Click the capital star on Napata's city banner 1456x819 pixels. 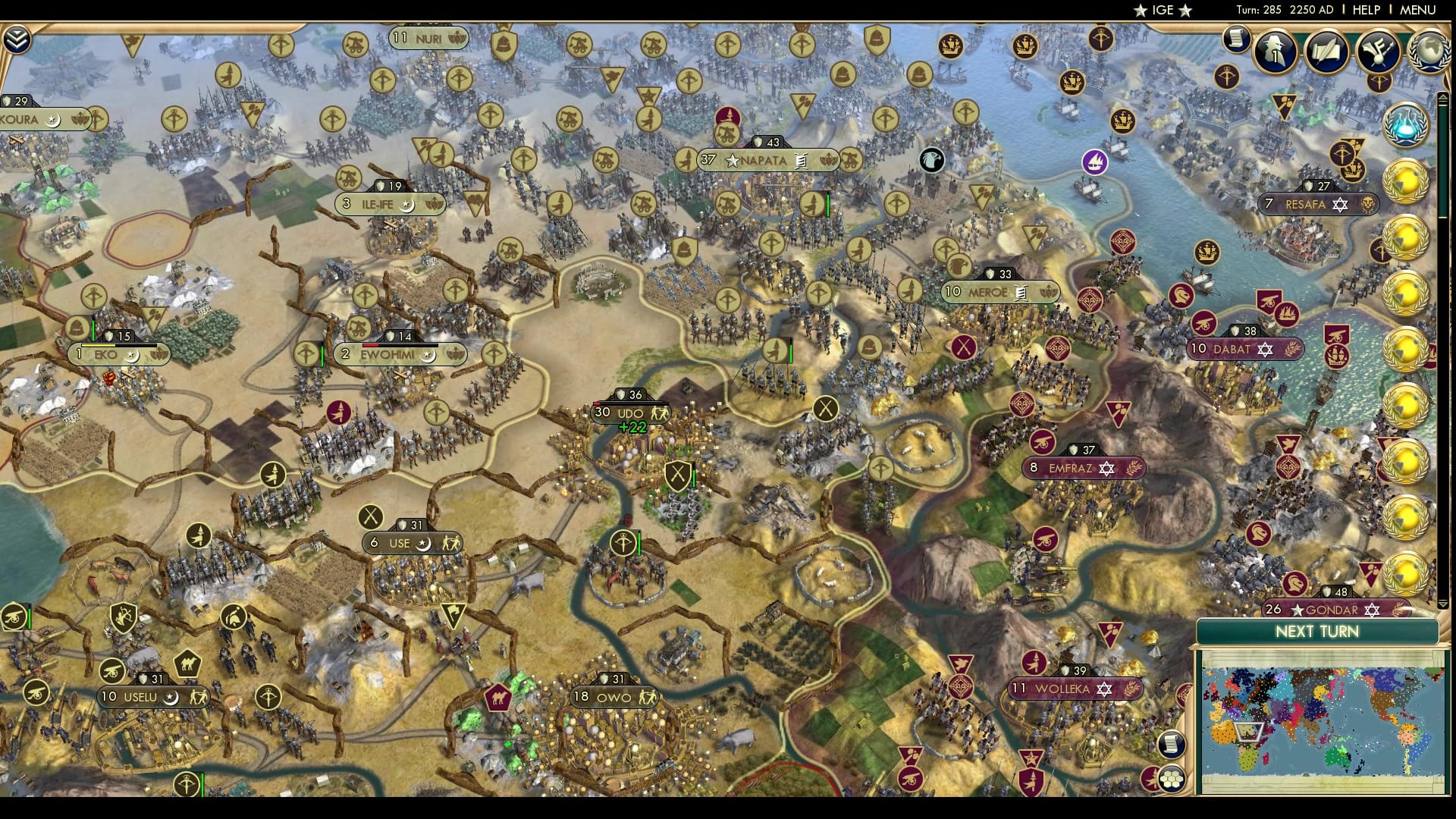pyautogui.click(x=732, y=160)
